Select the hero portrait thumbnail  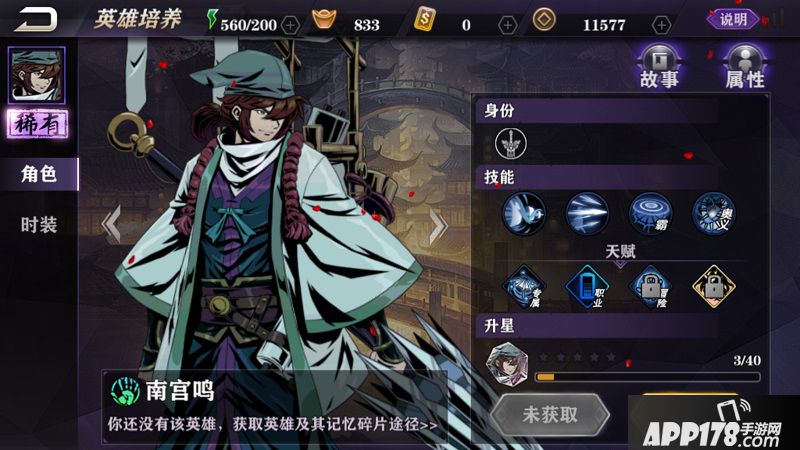click(37, 75)
